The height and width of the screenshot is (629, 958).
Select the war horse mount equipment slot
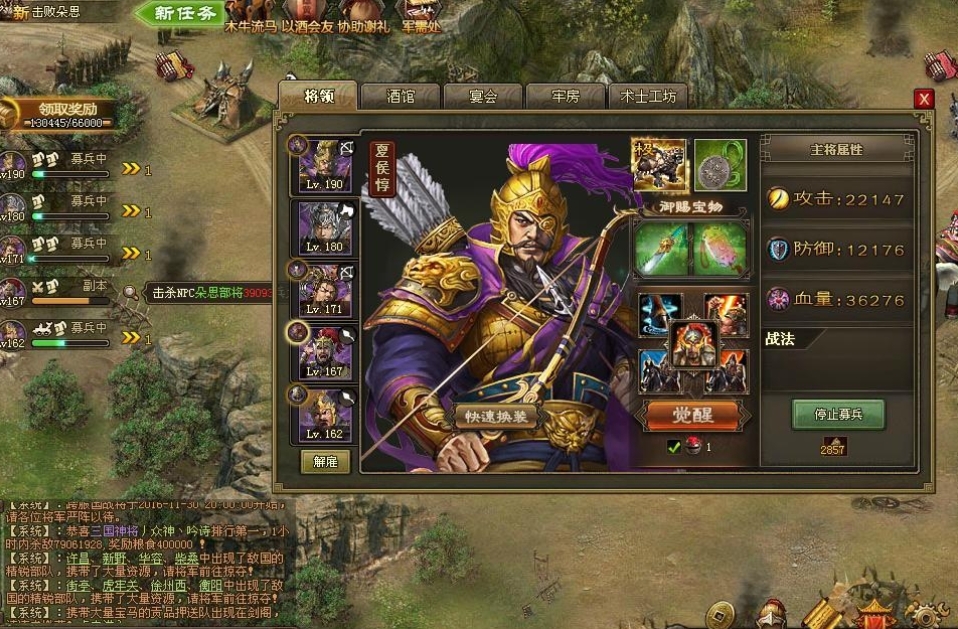tap(659, 165)
